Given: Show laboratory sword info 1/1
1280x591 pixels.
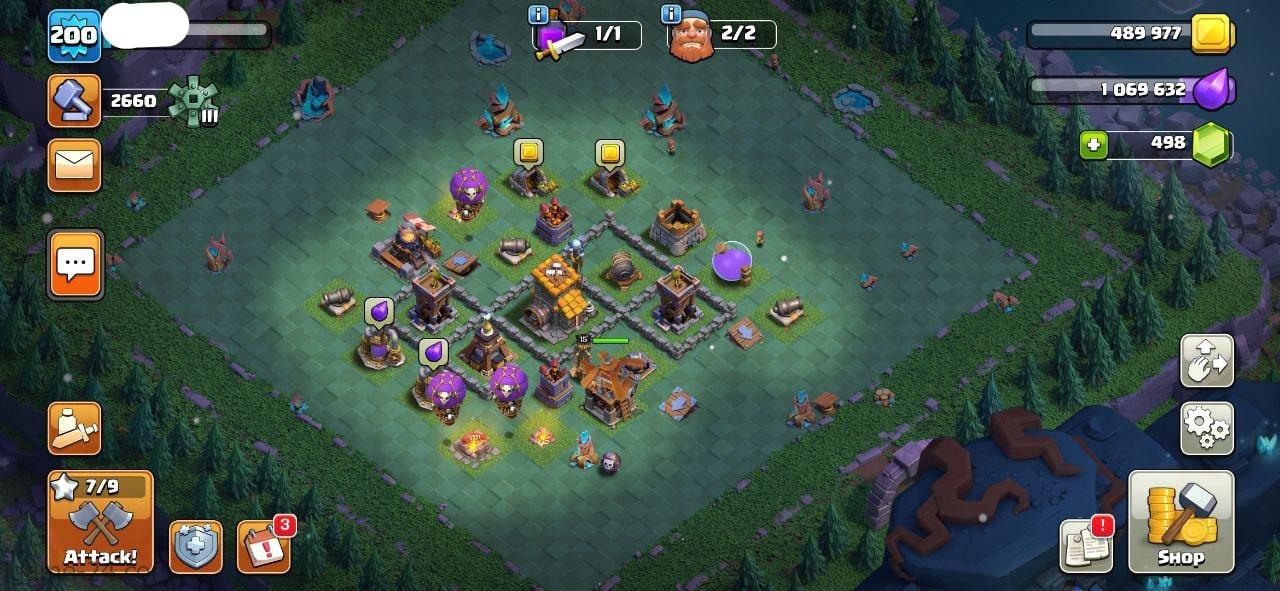Looking at the screenshot, I should point(538,15).
